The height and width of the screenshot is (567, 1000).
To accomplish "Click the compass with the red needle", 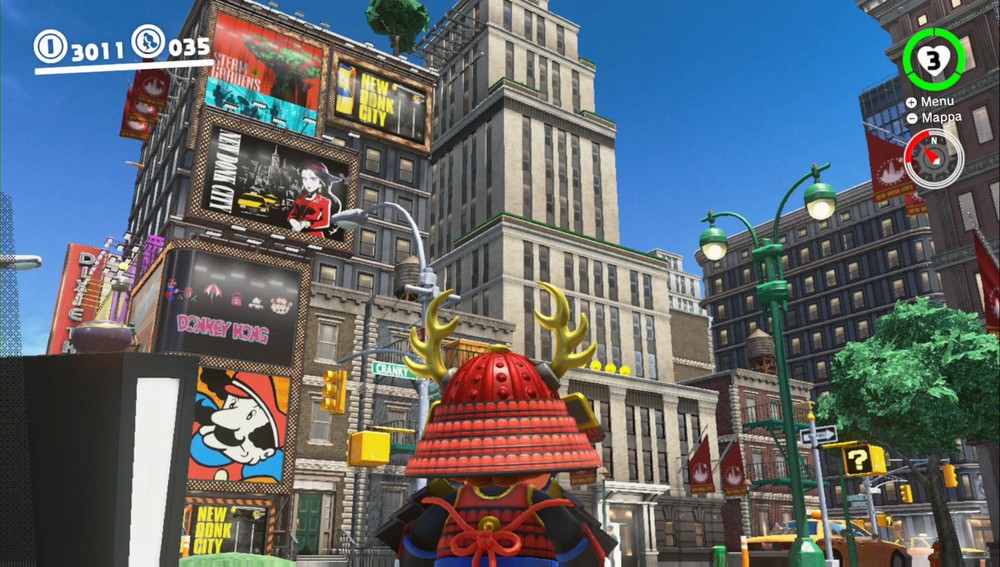I will coord(934,158).
